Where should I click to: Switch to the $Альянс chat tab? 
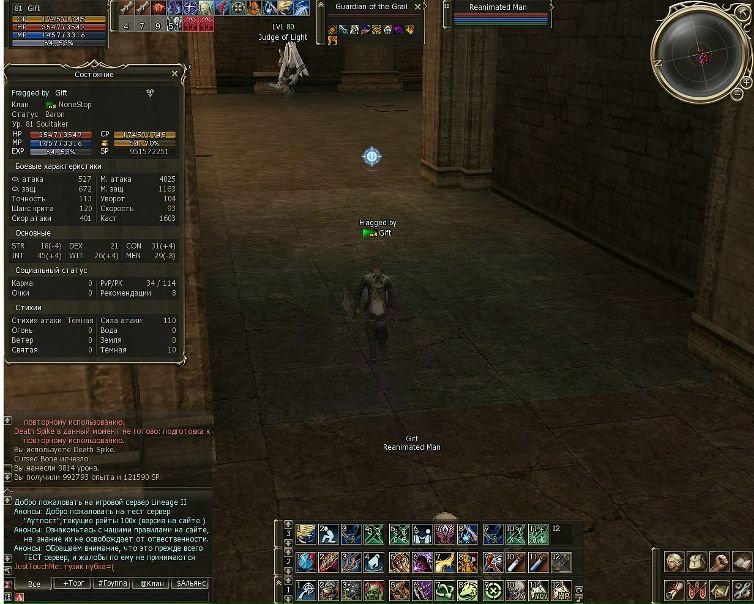(x=191, y=583)
